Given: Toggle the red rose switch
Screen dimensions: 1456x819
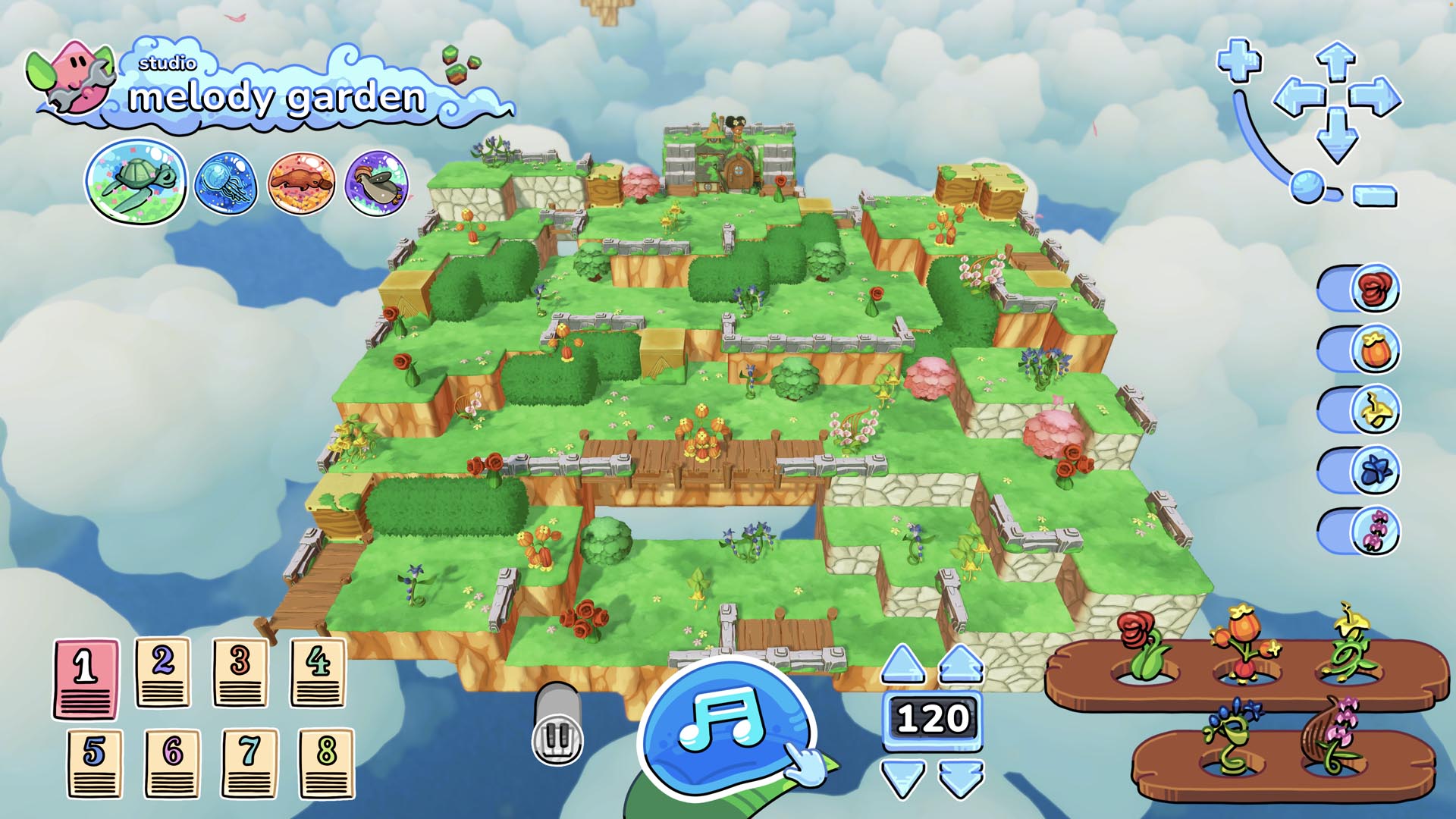Looking at the screenshot, I should (1359, 288).
